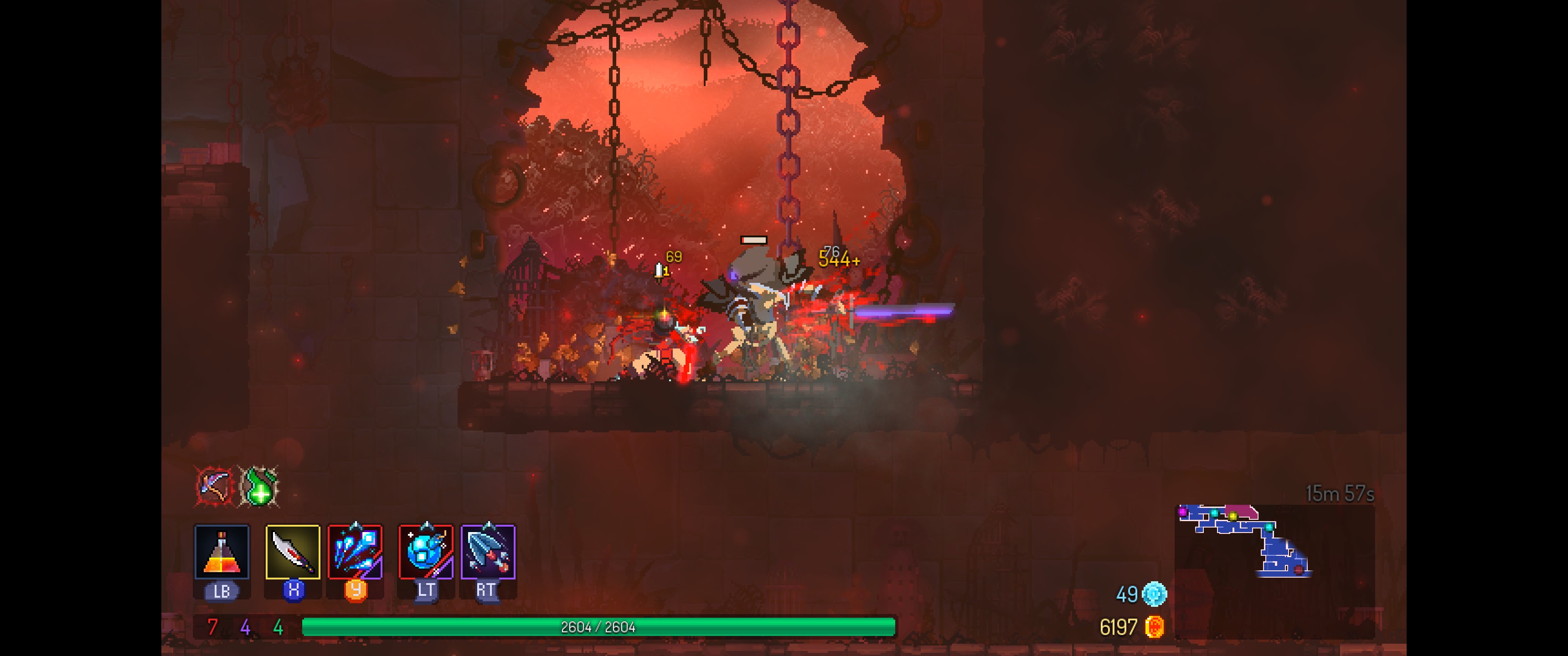
Task: Select the ice shards weapon slot
Action: (356, 551)
